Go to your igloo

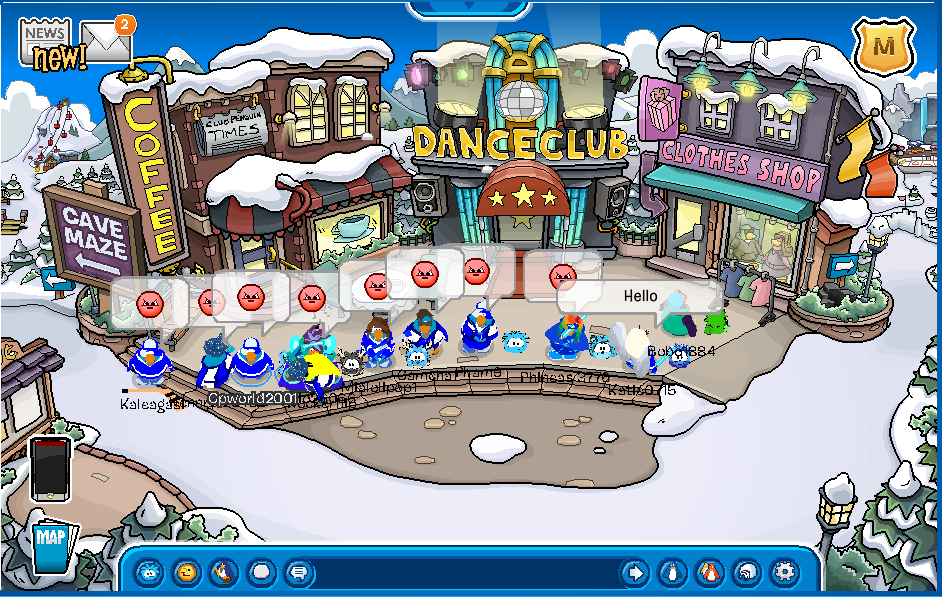tap(747, 573)
